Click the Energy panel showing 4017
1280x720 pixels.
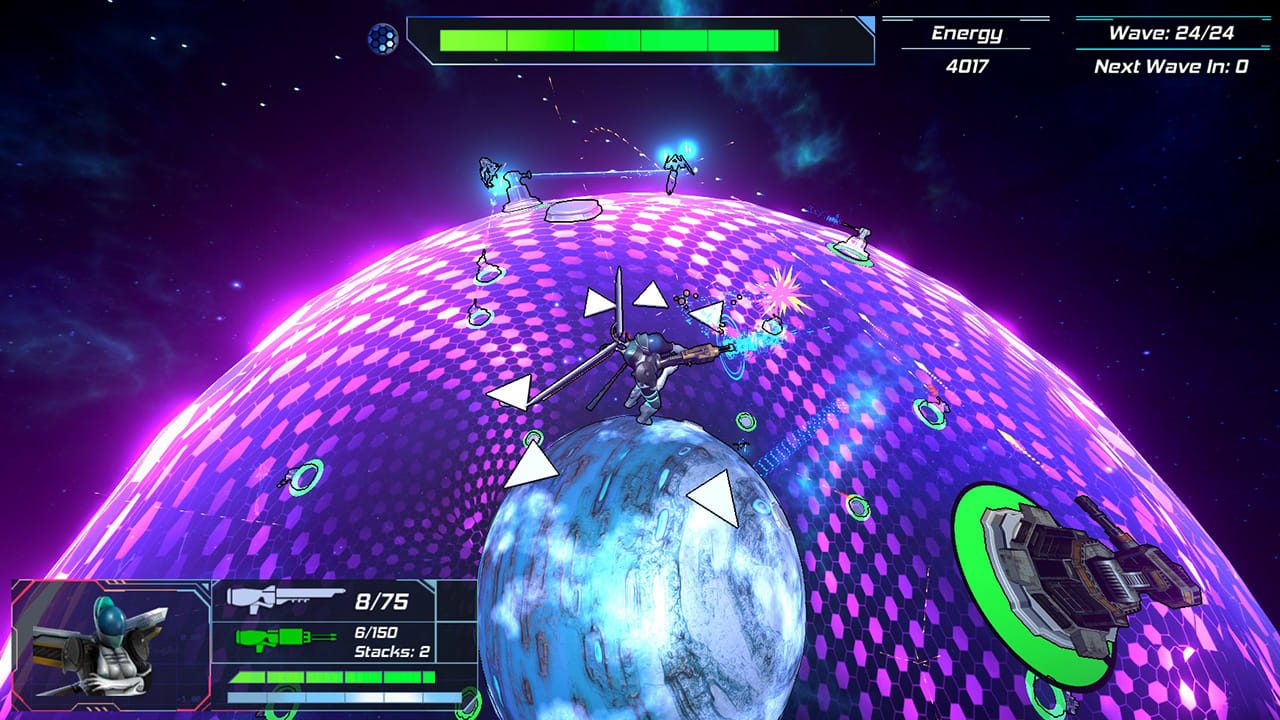968,47
